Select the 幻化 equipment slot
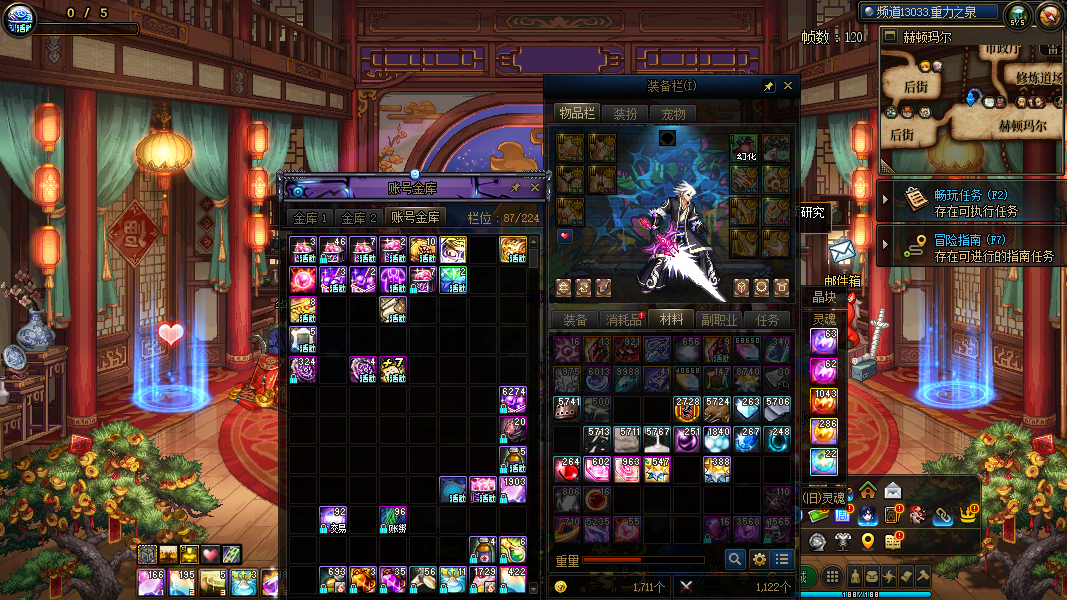The image size is (1067, 600). point(743,148)
